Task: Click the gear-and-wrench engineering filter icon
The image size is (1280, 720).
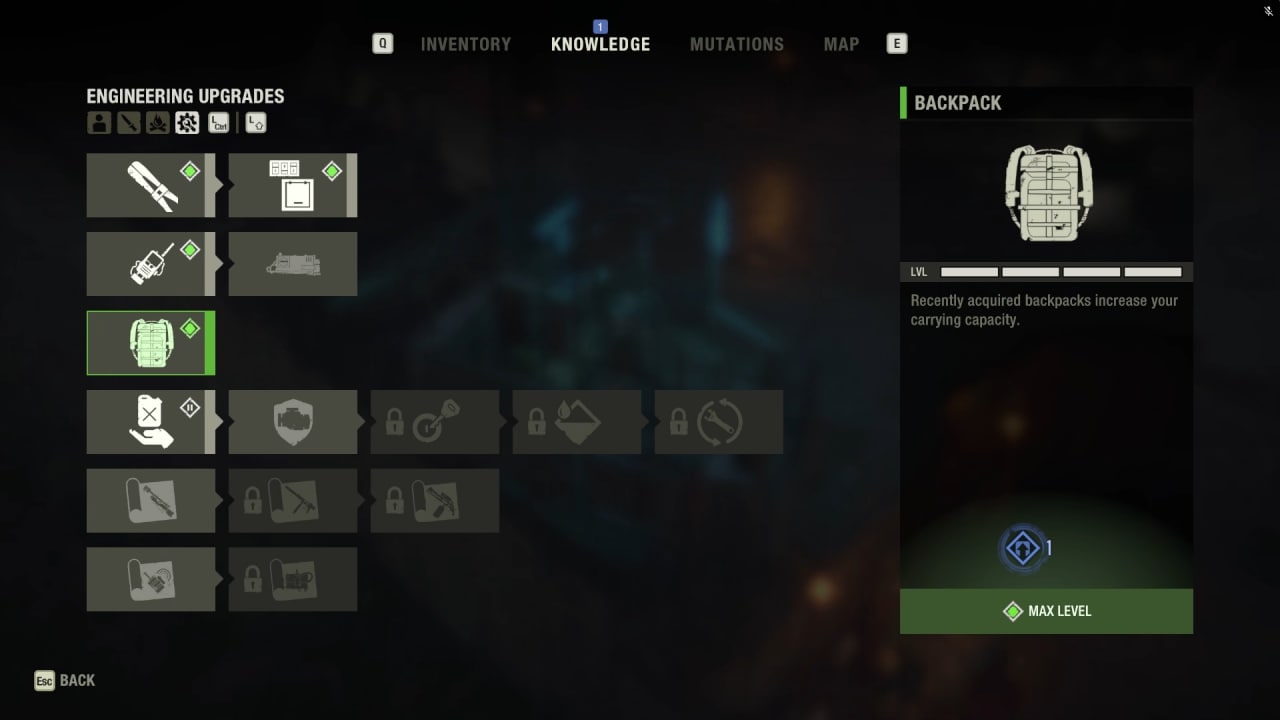Action: click(x=188, y=123)
